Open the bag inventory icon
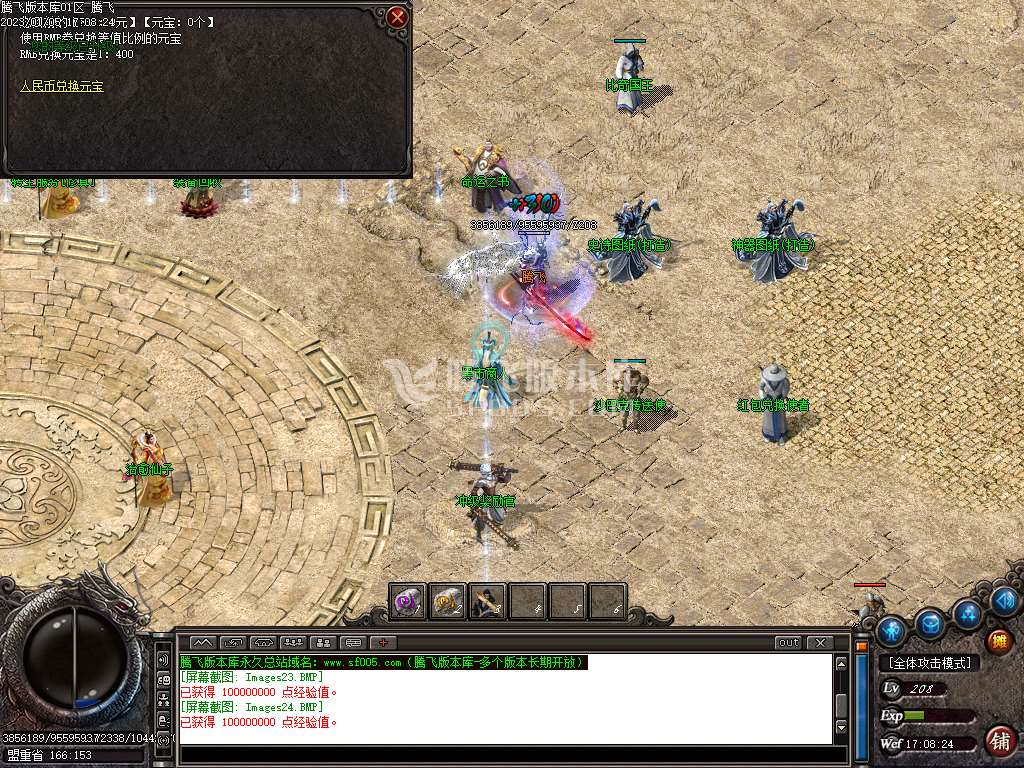This screenshot has width=1024, height=768. [x=930, y=624]
